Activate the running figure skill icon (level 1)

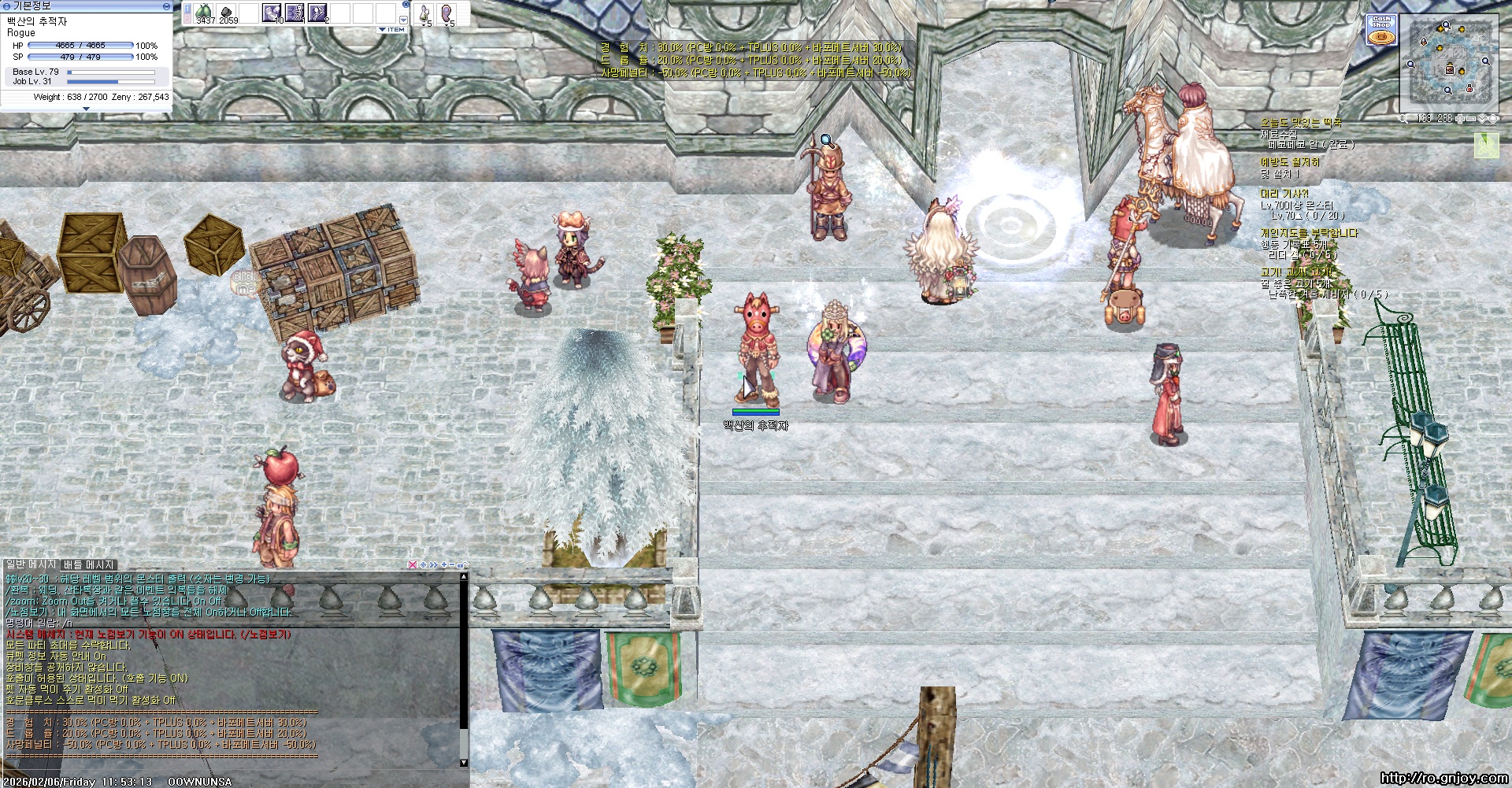coord(295,13)
